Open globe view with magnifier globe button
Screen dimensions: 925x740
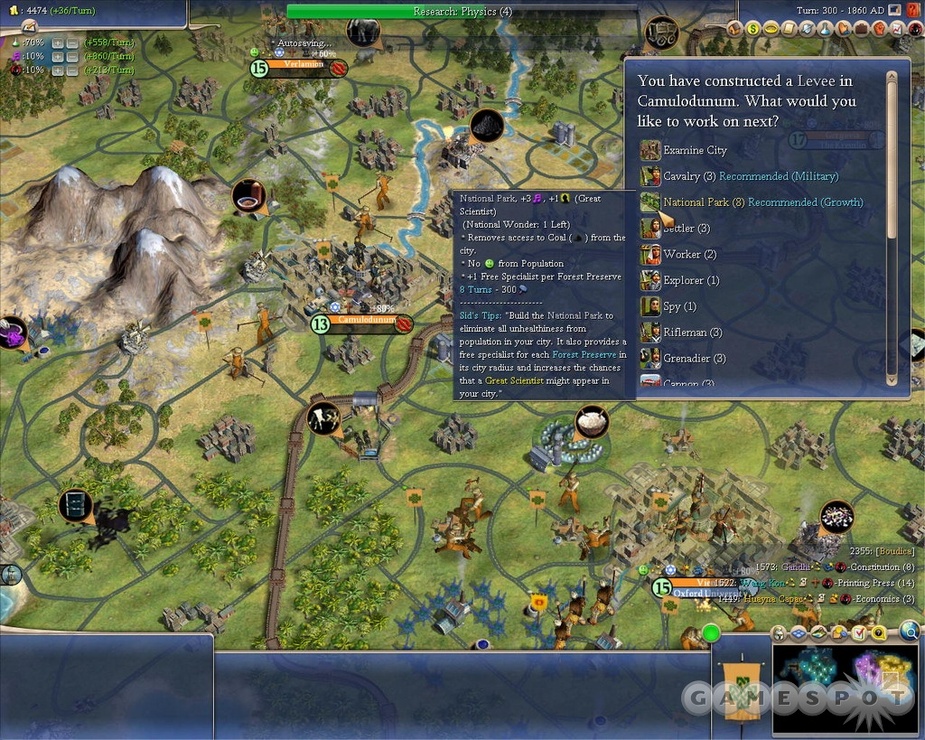pos(908,630)
